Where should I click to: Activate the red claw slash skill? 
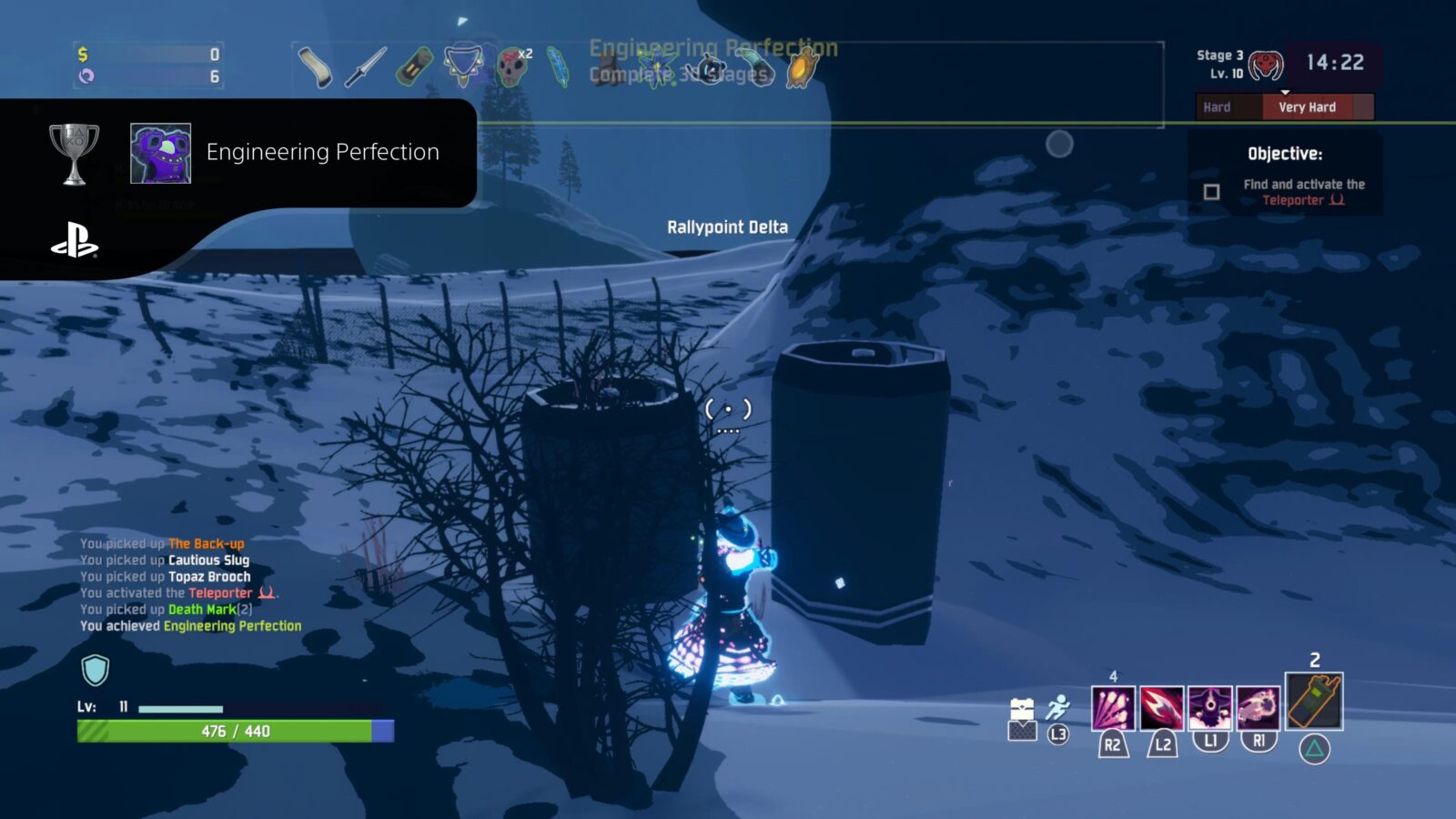pos(1162,709)
